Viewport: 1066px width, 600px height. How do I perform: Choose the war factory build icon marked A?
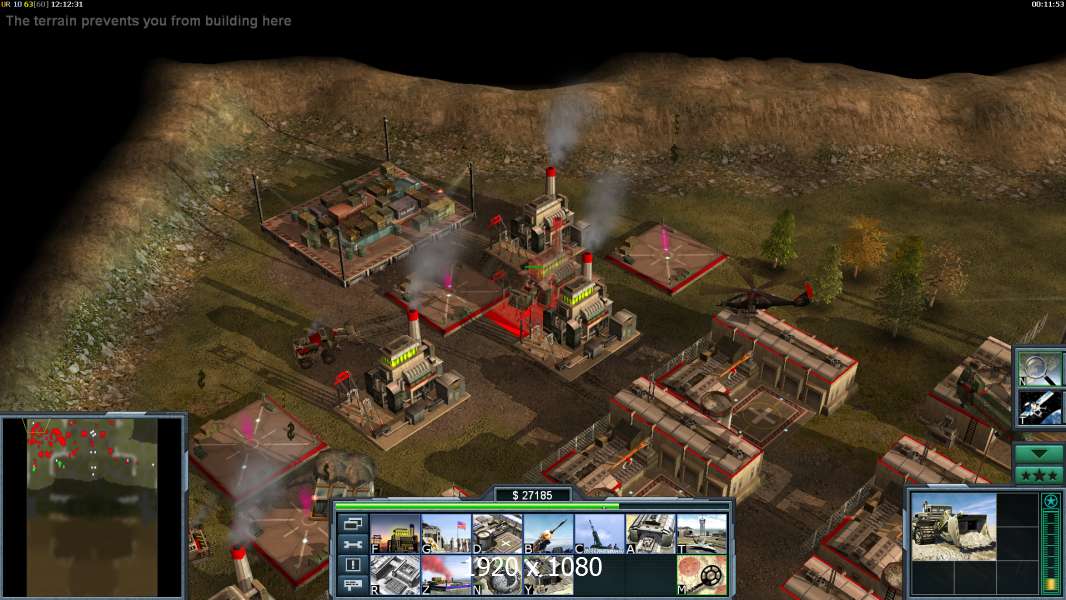651,534
